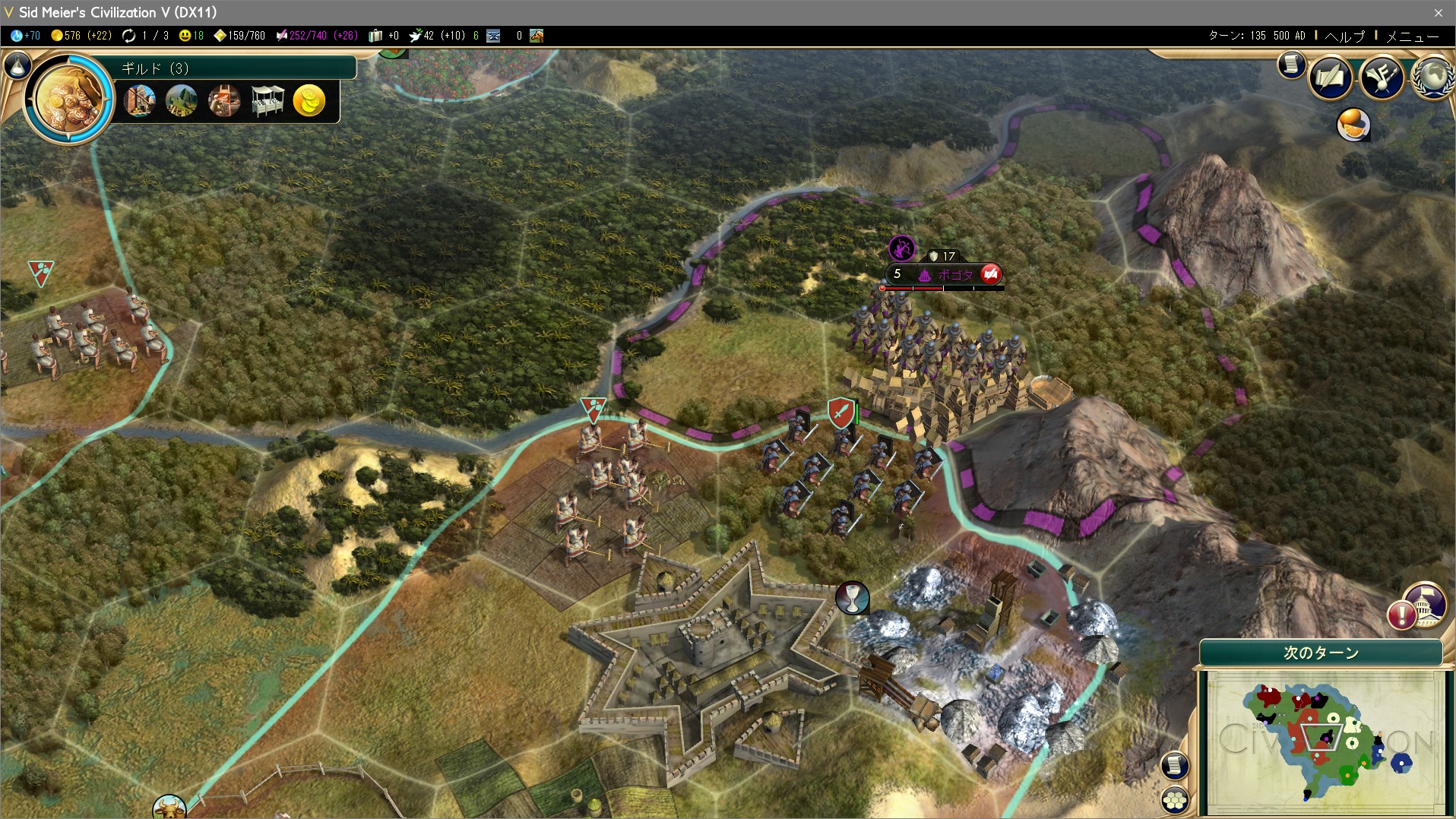Open the World Congress globe button
This screenshot has width=1456, height=819.
(x=1432, y=77)
